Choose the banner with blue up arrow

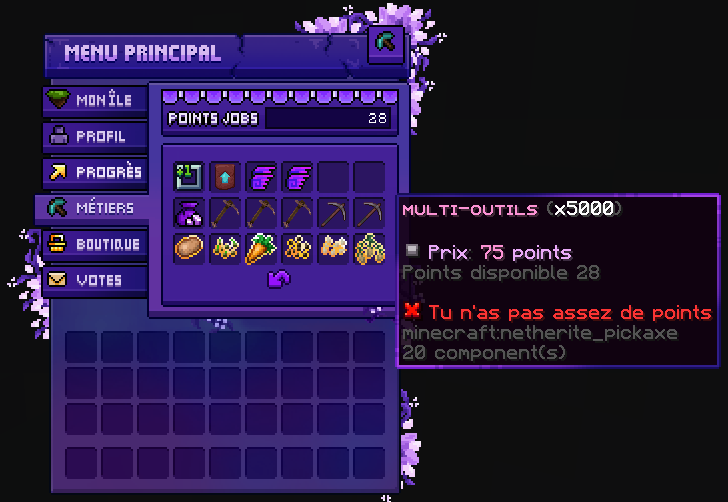(225, 177)
